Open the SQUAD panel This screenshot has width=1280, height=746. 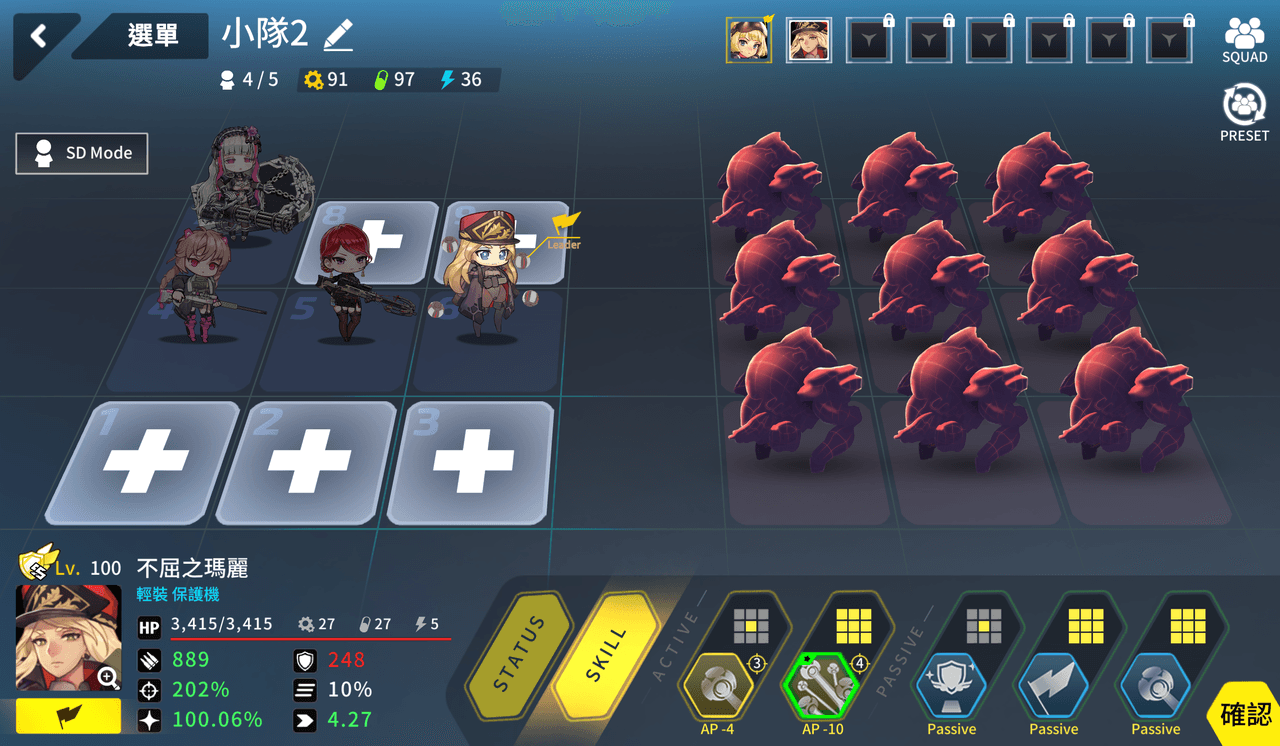1244,40
